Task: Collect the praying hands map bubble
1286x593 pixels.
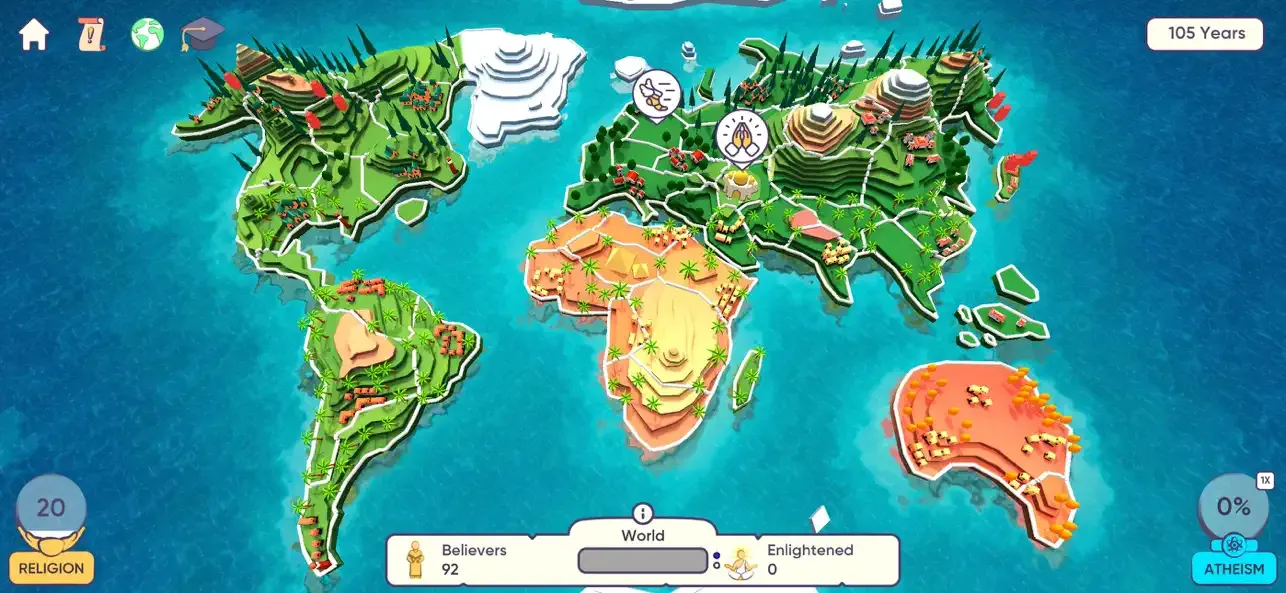Action: (x=741, y=137)
